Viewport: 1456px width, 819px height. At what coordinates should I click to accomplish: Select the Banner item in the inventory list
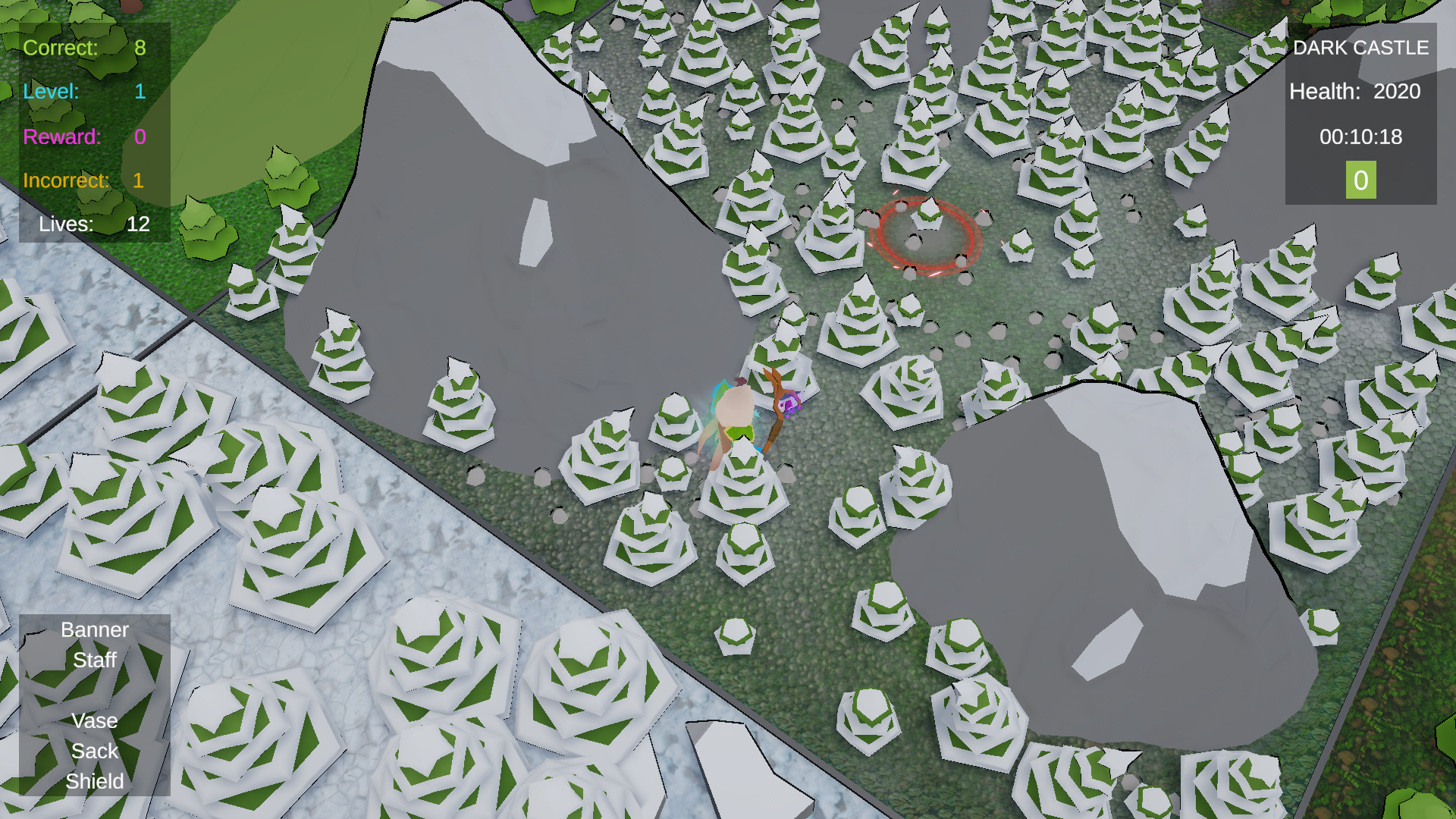coord(93,629)
